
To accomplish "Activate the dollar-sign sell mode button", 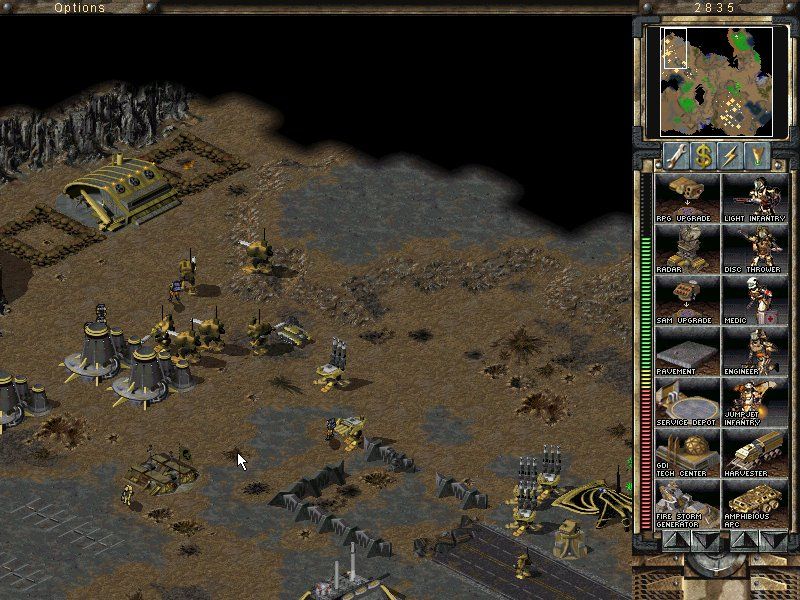I will tap(703, 155).
